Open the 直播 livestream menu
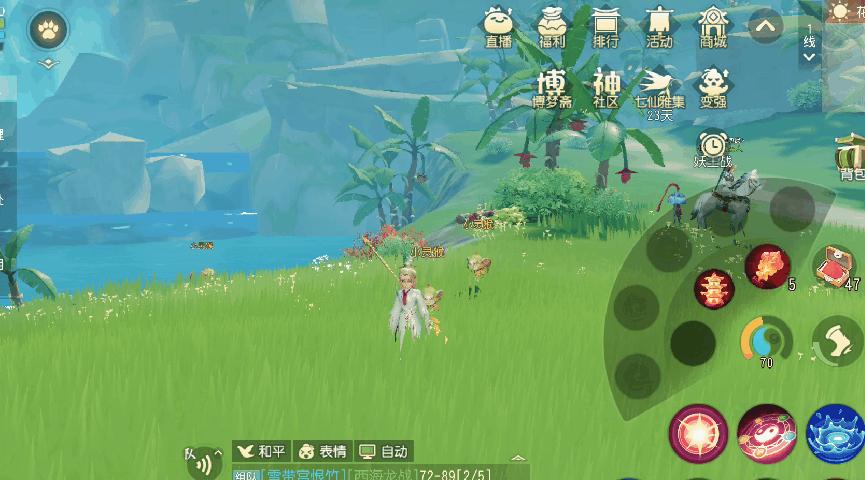The width and height of the screenshot is (865, 480). [497, 26]
